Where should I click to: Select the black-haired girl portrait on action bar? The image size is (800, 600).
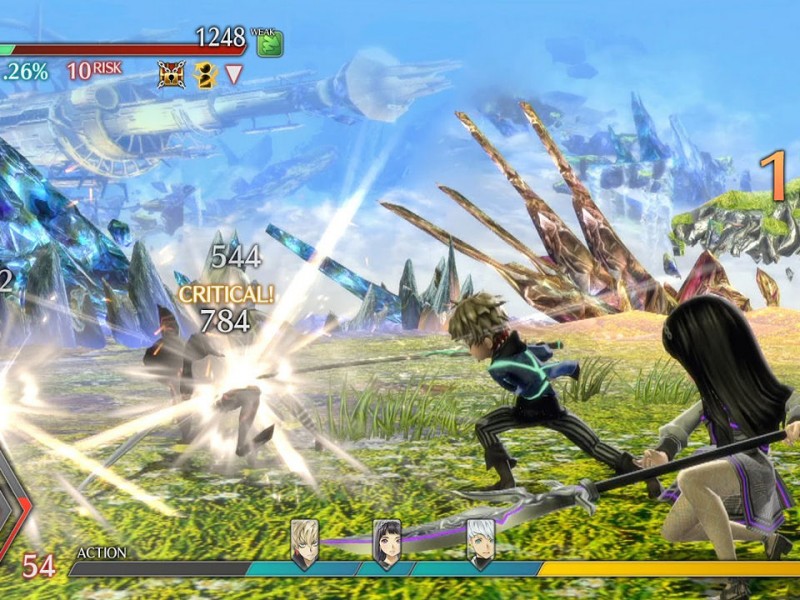tap(387, 542)
